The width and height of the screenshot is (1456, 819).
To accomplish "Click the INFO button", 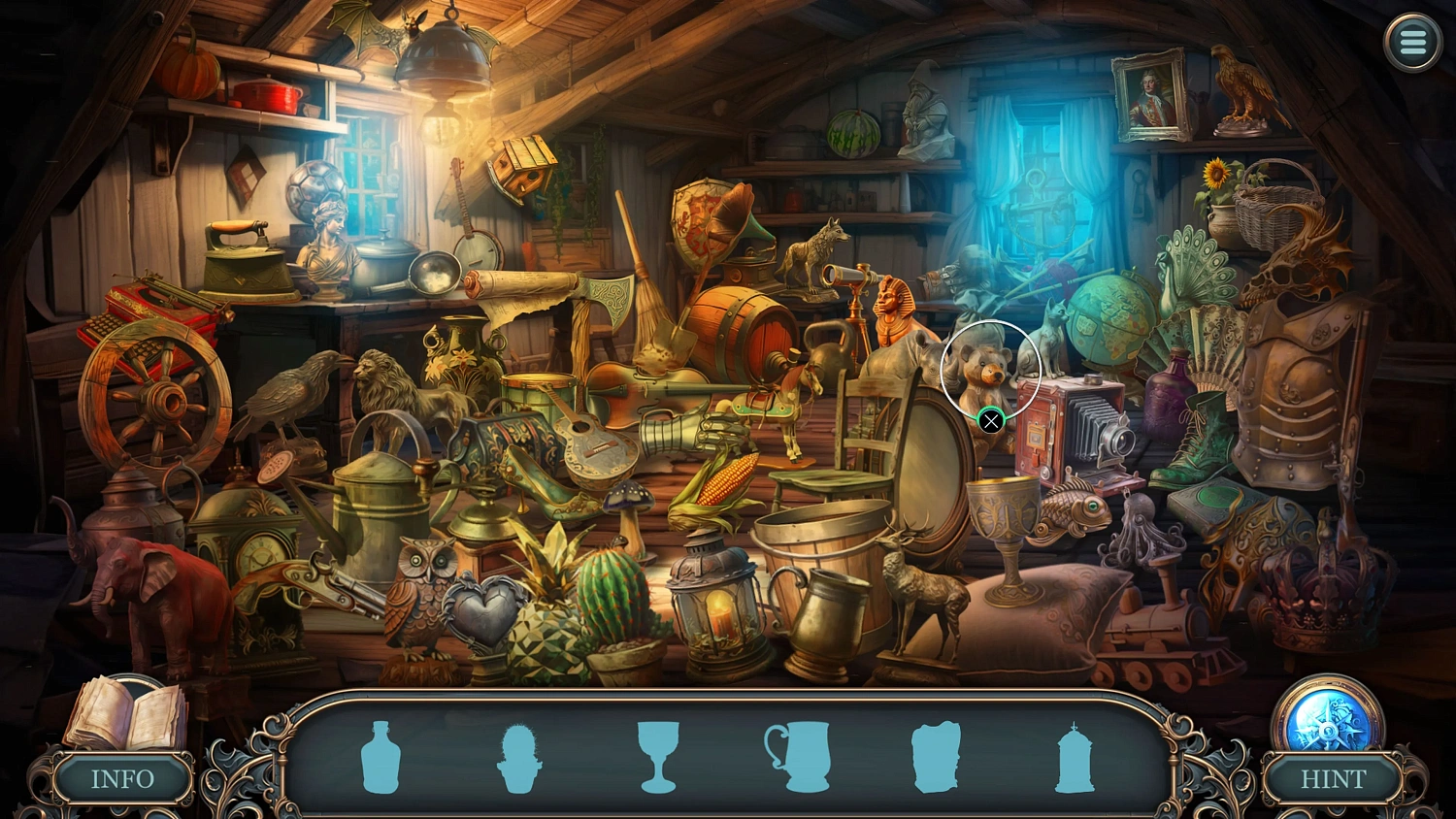I will point(122,778).
